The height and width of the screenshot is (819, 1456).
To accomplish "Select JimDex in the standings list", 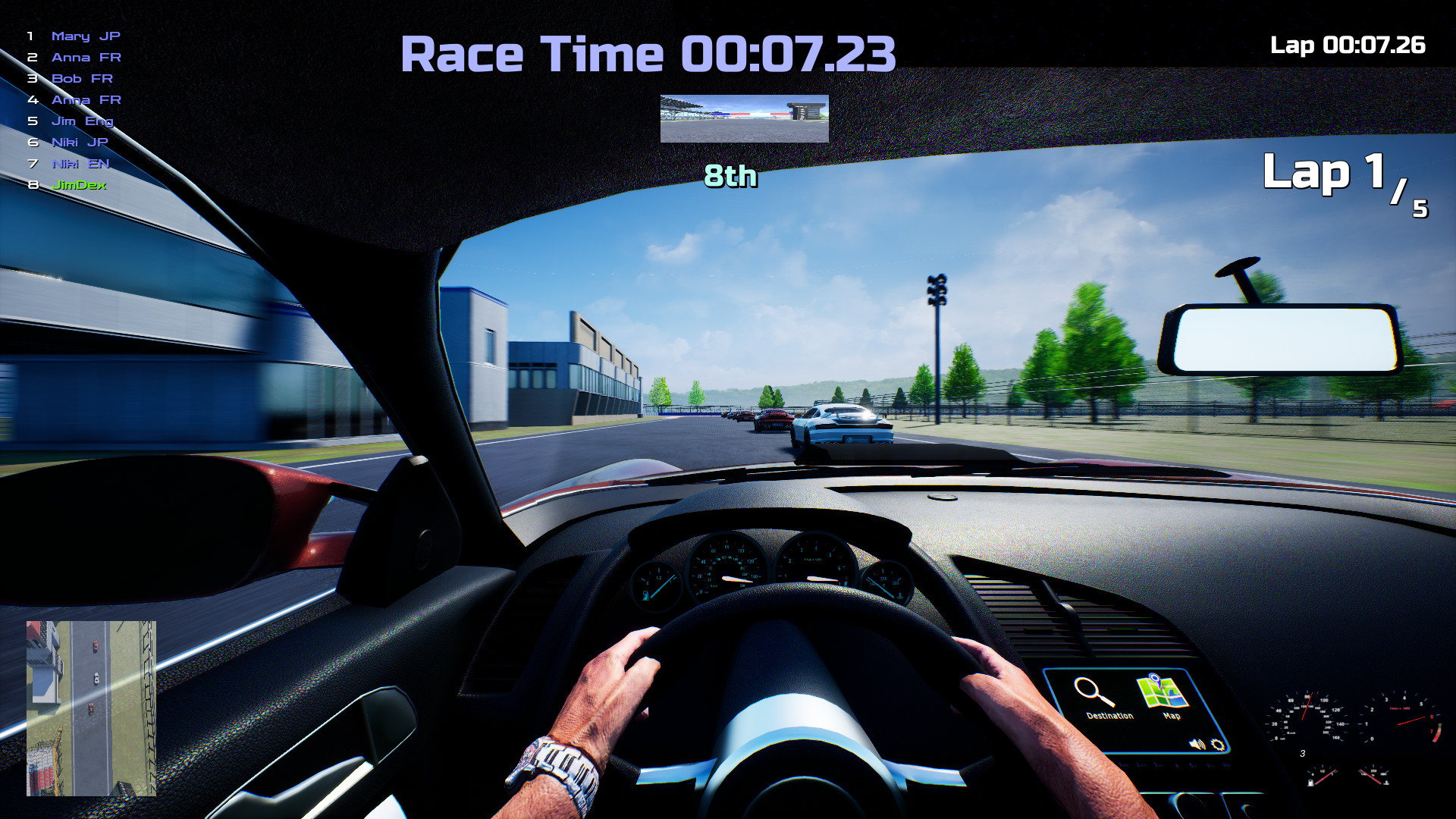I will [78, 184].
